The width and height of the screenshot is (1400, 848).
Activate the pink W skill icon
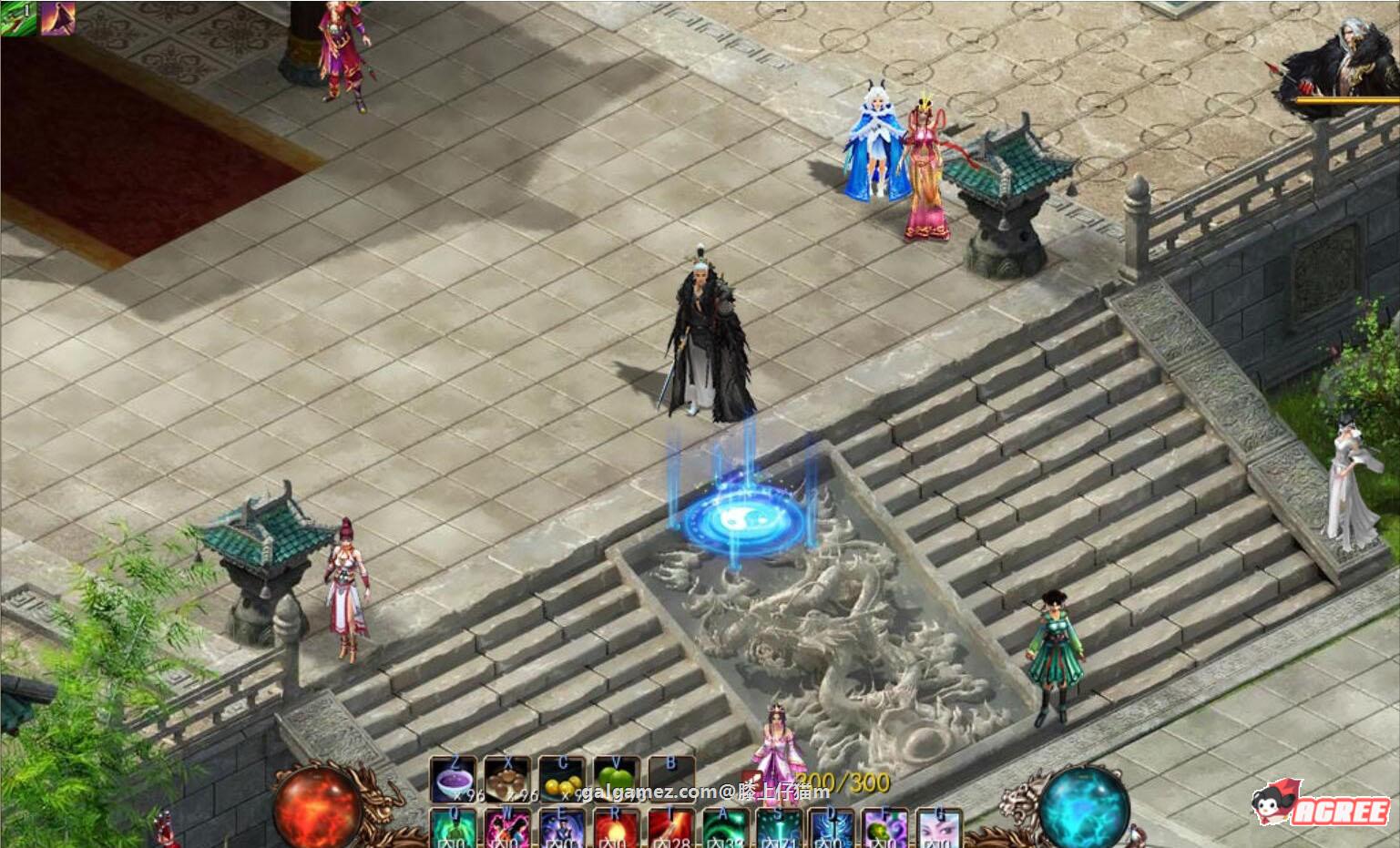[506, 825]
